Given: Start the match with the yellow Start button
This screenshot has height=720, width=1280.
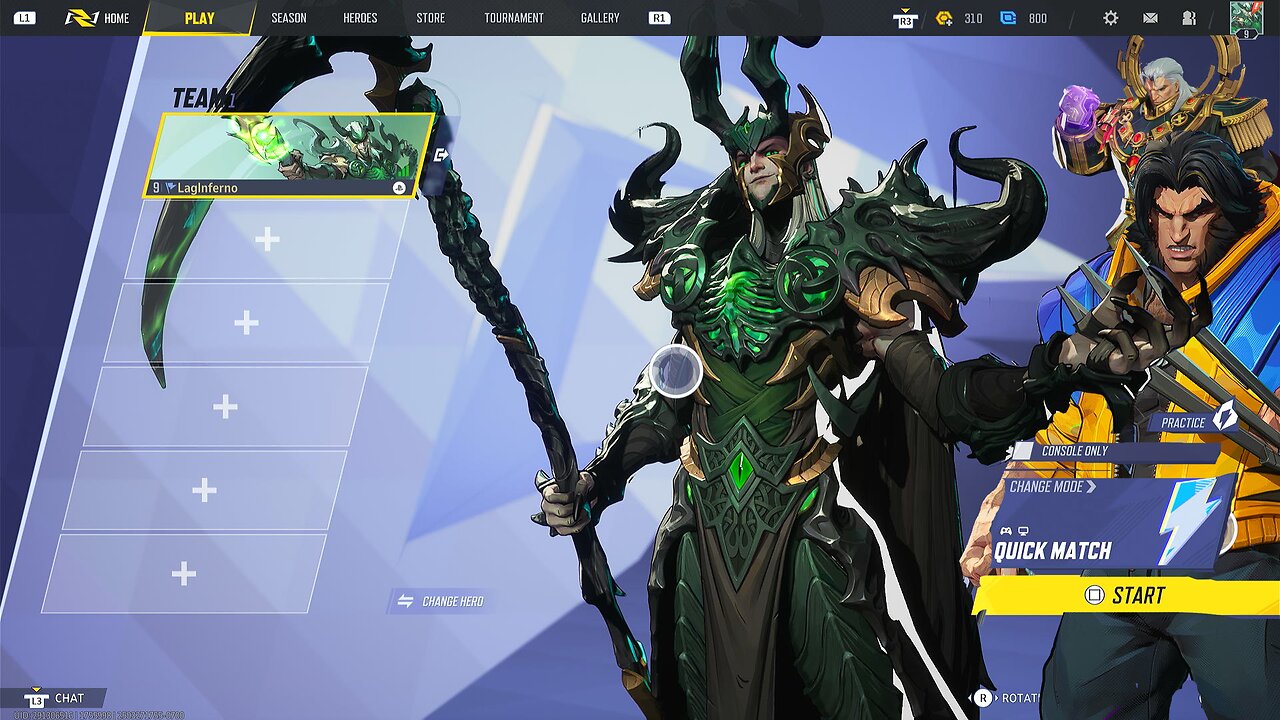Looking at the screenshot, I should pyautogui.click(x=1125, y=595).
